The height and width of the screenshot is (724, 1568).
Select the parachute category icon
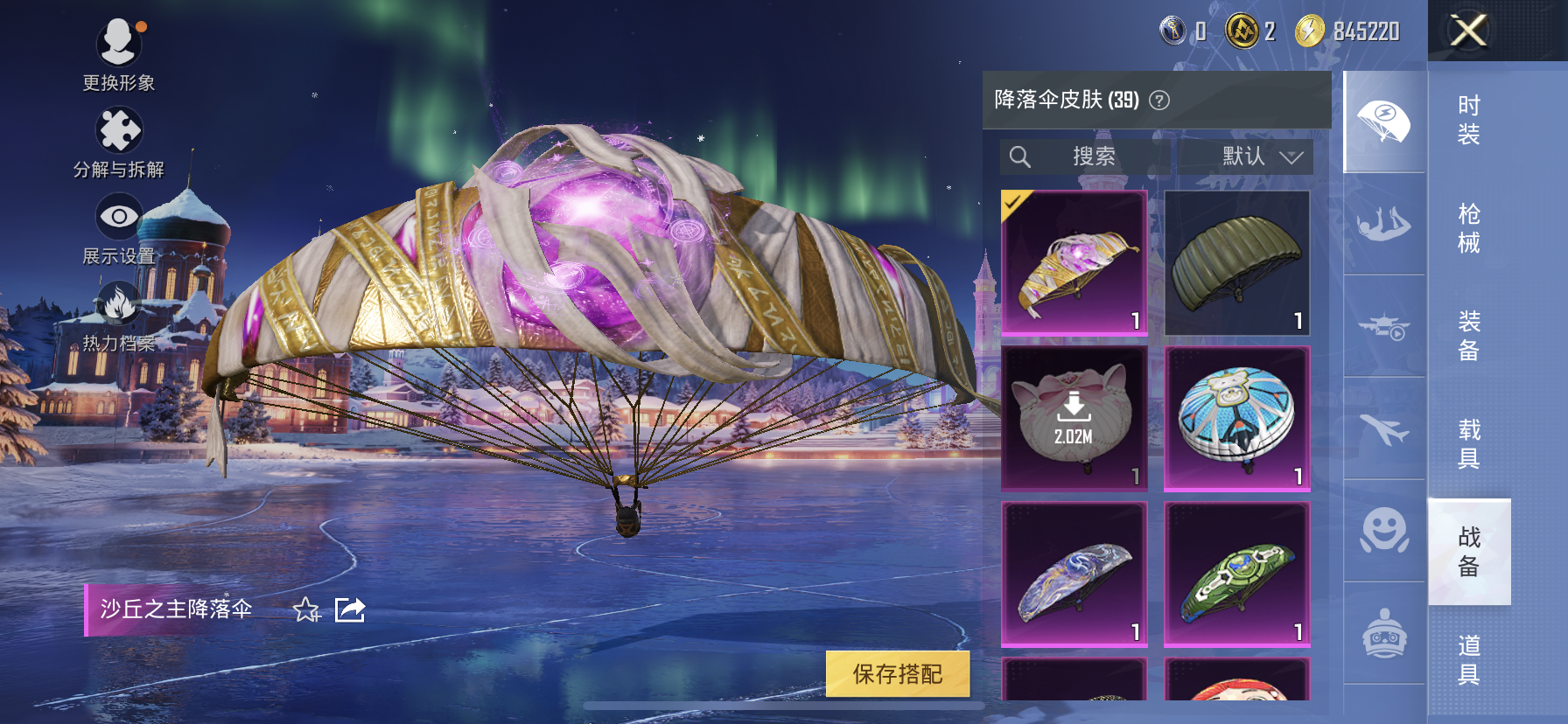[1382, 121]
